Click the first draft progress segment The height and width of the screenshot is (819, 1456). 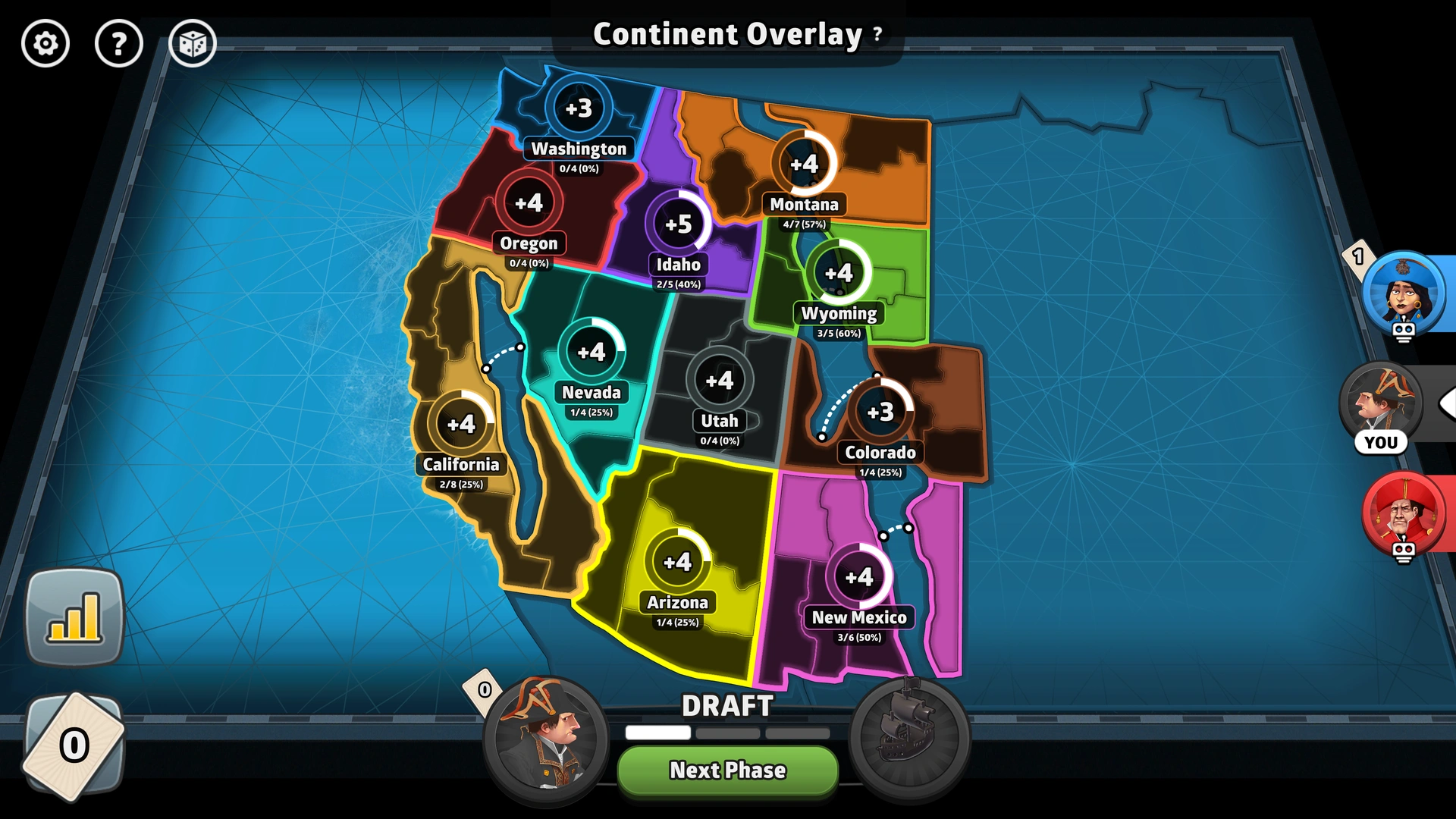coord(657,733)
